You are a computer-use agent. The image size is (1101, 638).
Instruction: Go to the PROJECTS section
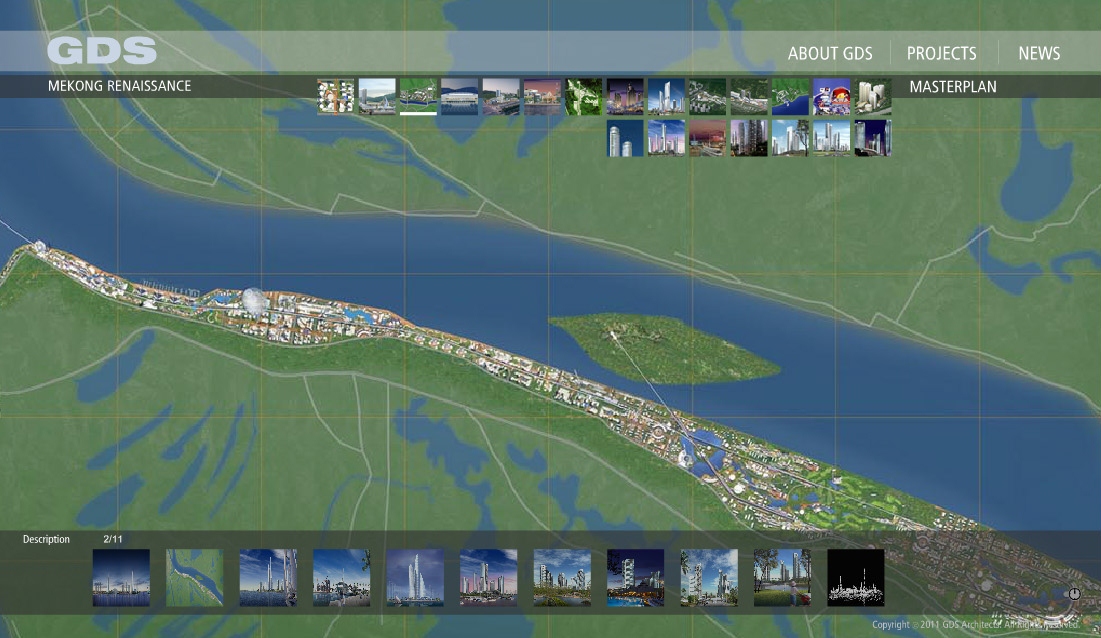point(941,54)
